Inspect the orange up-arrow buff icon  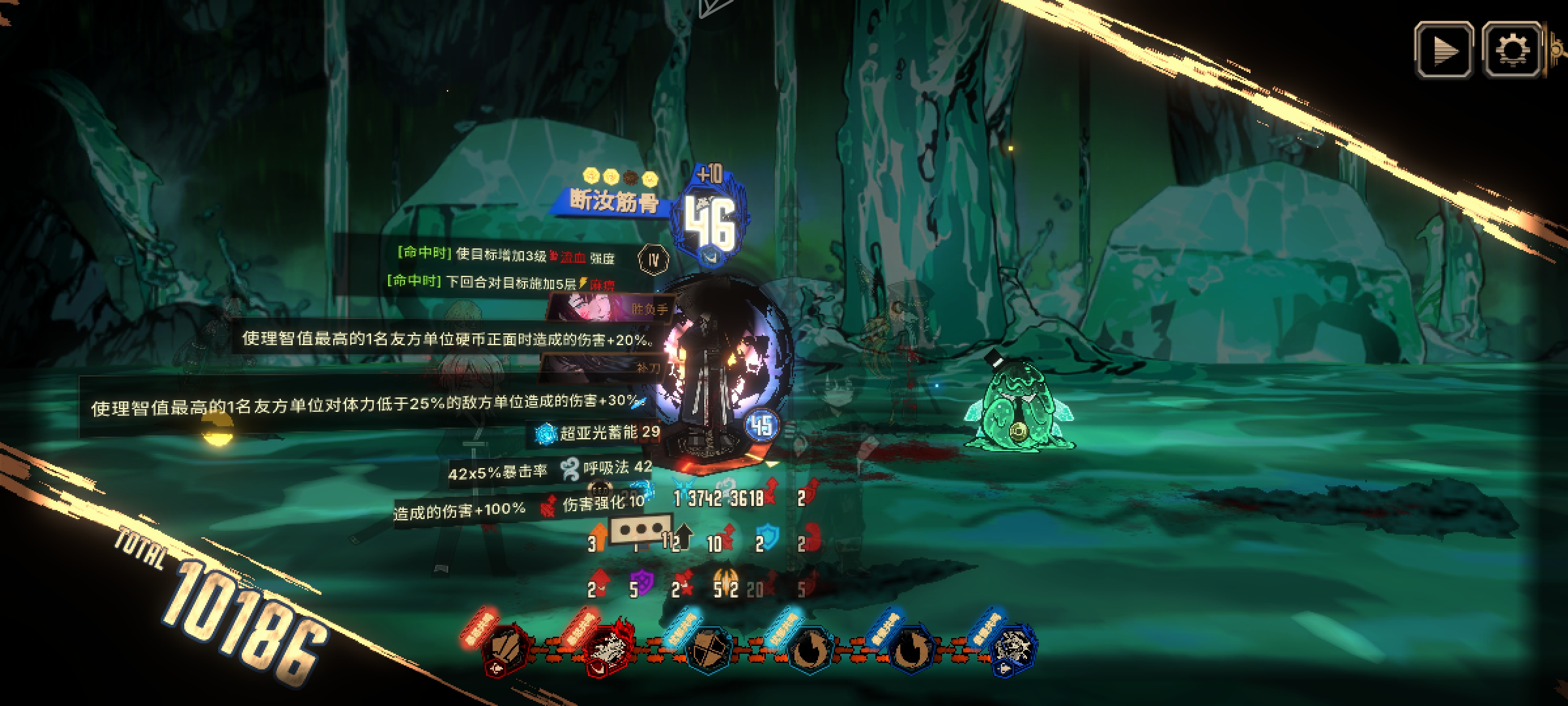click(x=598, y=535)
